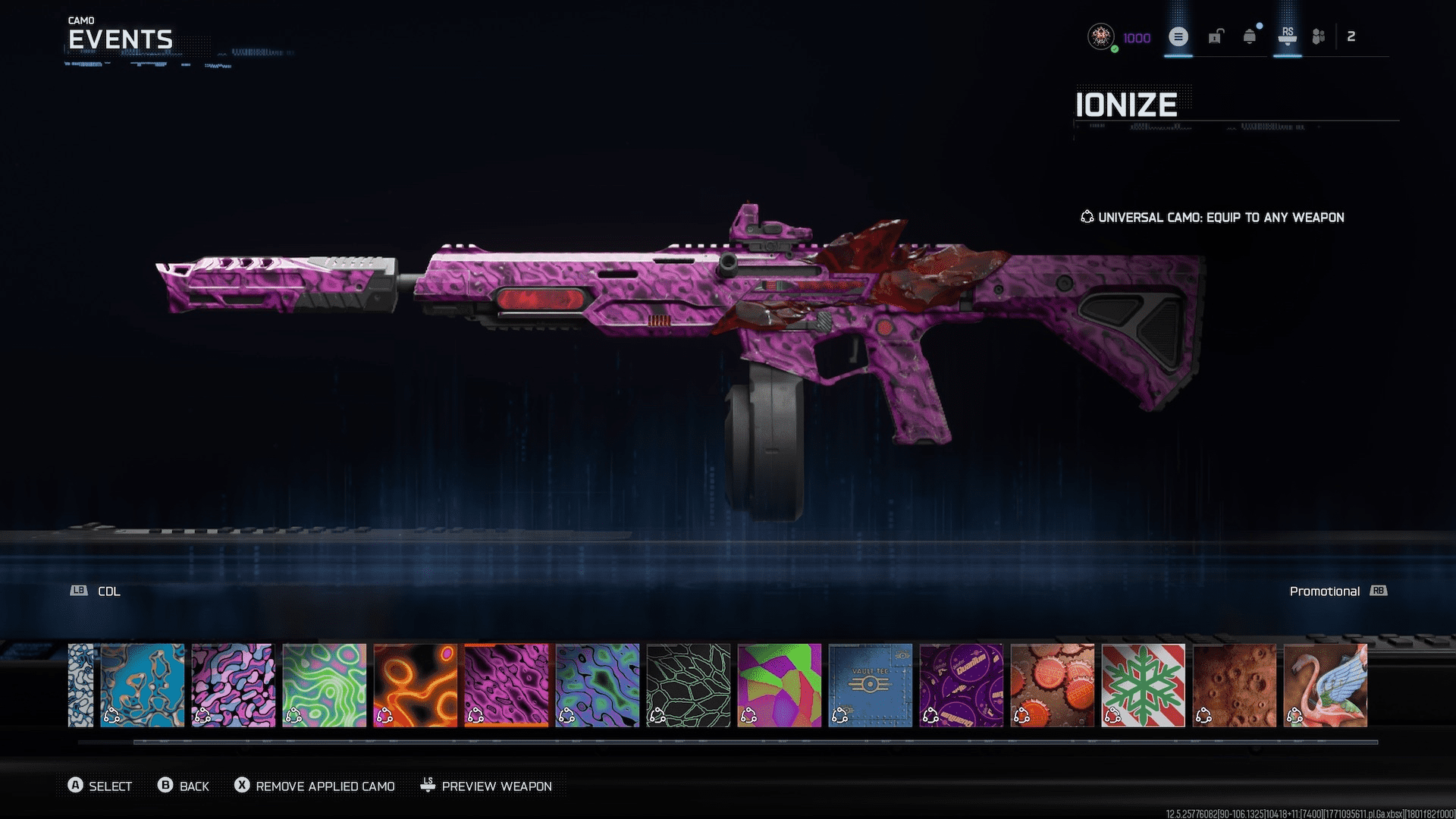Screen dimensions: 1456x819
Task: Open the three-line menu icon
Action: point(1178,36)
